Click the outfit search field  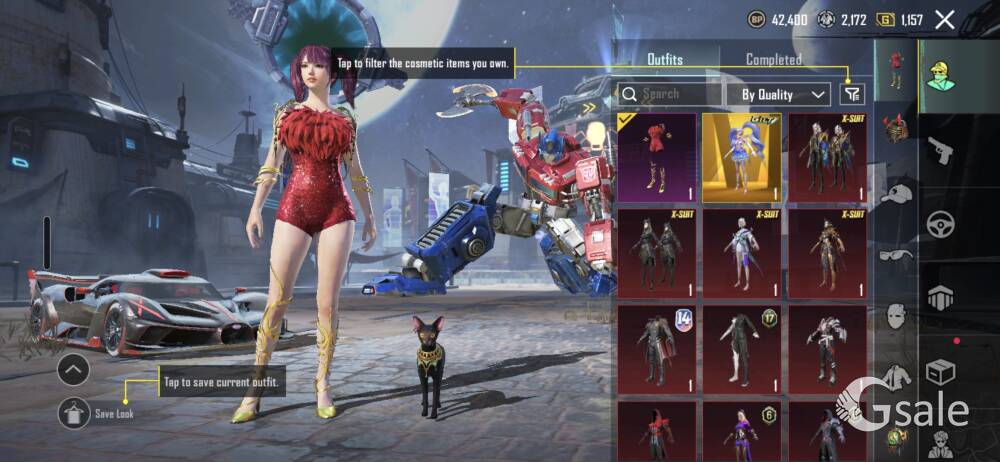[x=667, y=94]
